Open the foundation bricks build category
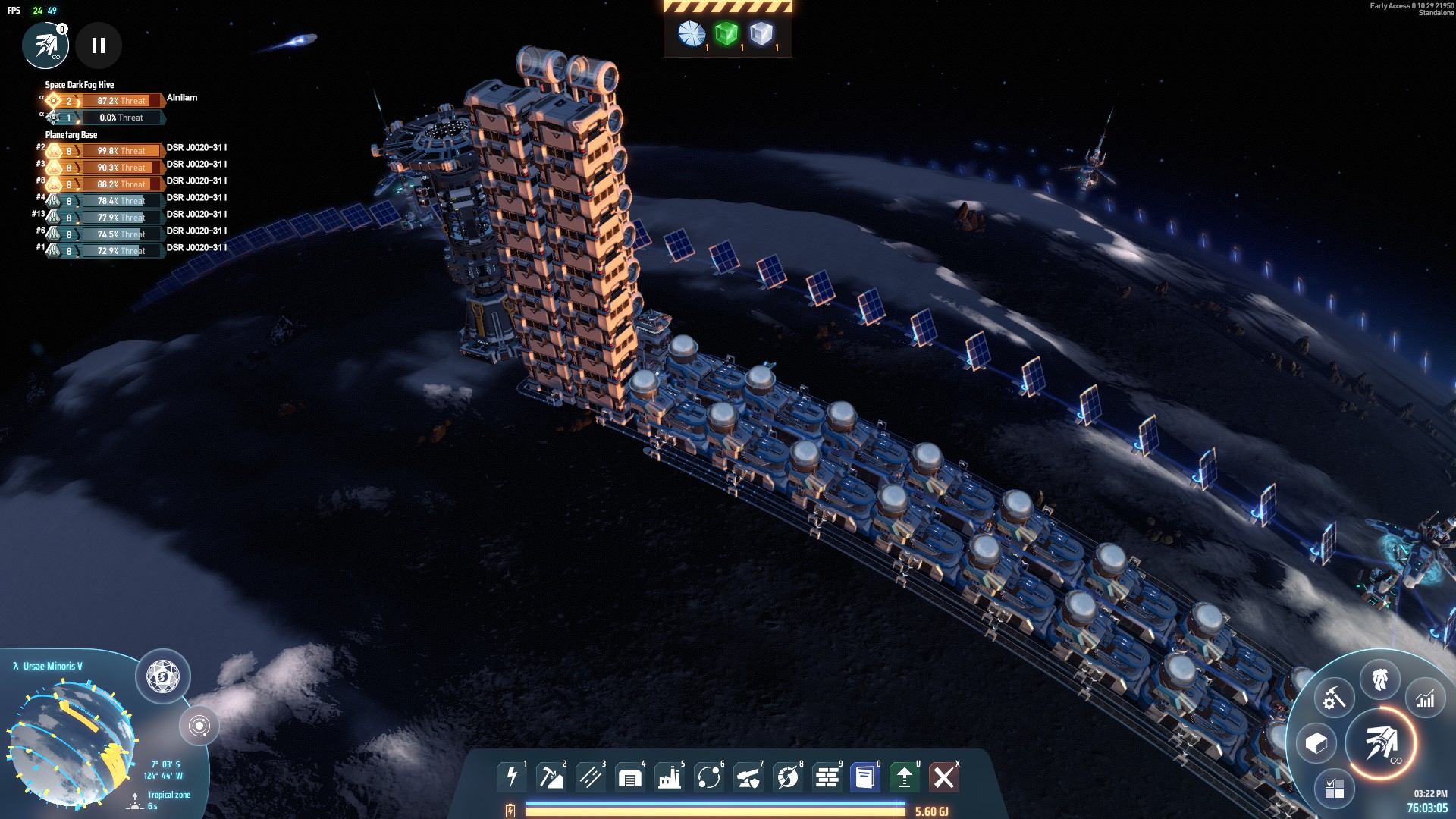The height and width of the screenshot is (819, 1456). tap(827, 777)
